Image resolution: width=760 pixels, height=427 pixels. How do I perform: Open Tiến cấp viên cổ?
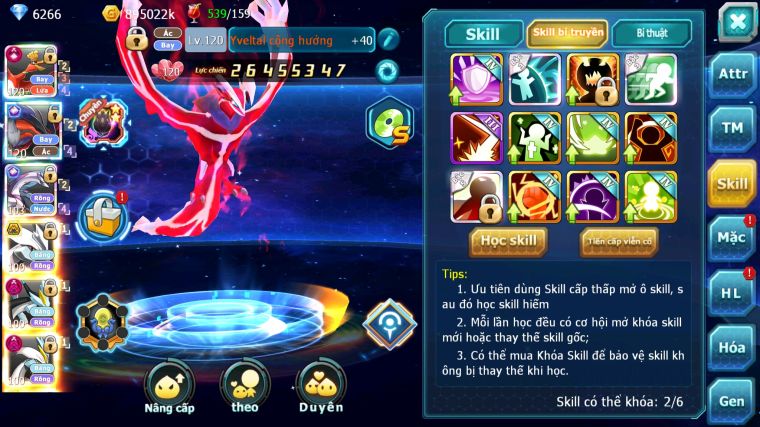pos(619,241)
